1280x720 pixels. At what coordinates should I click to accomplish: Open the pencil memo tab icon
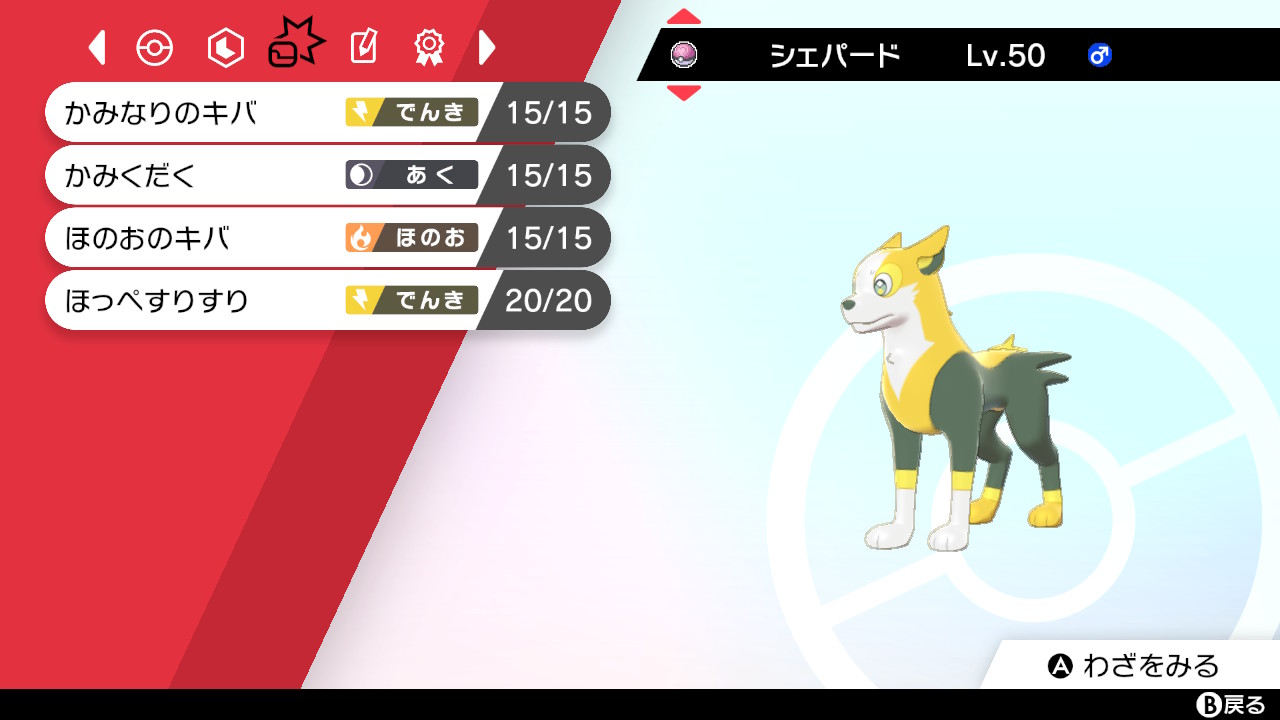pyautogui.click(x=363, y=46)
